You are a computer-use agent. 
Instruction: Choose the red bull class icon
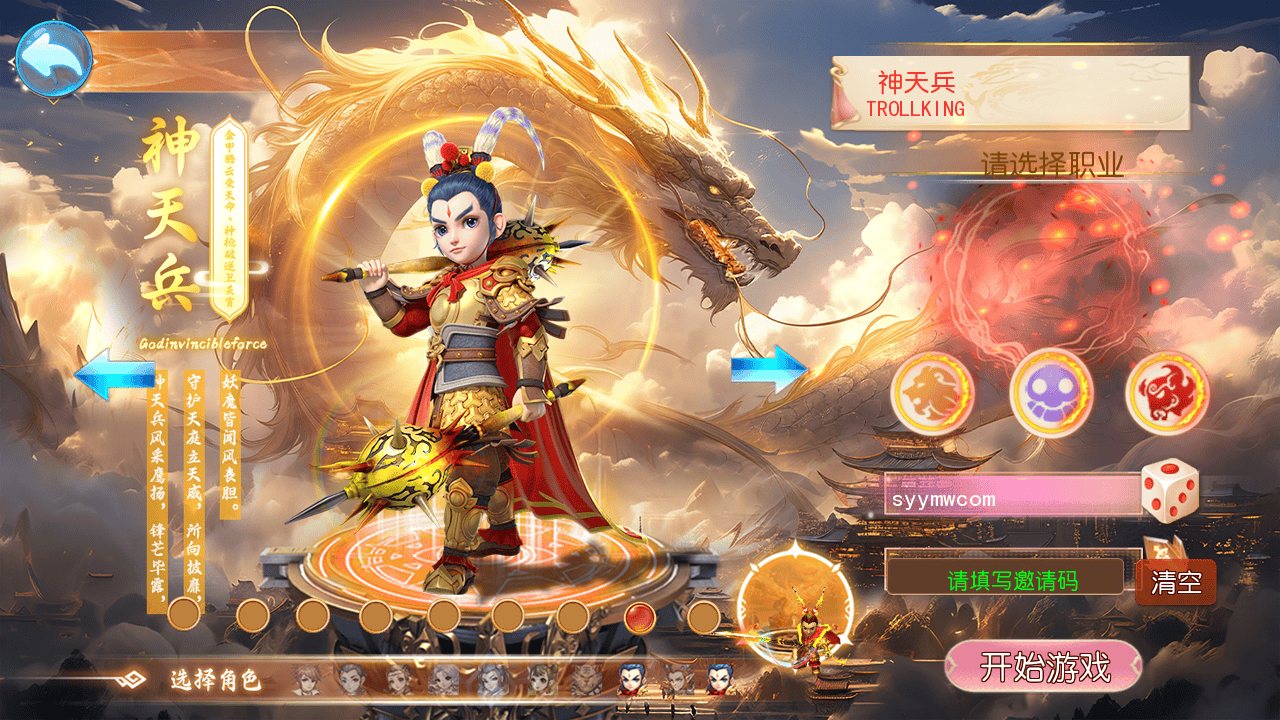click(x=1167, y=392)
